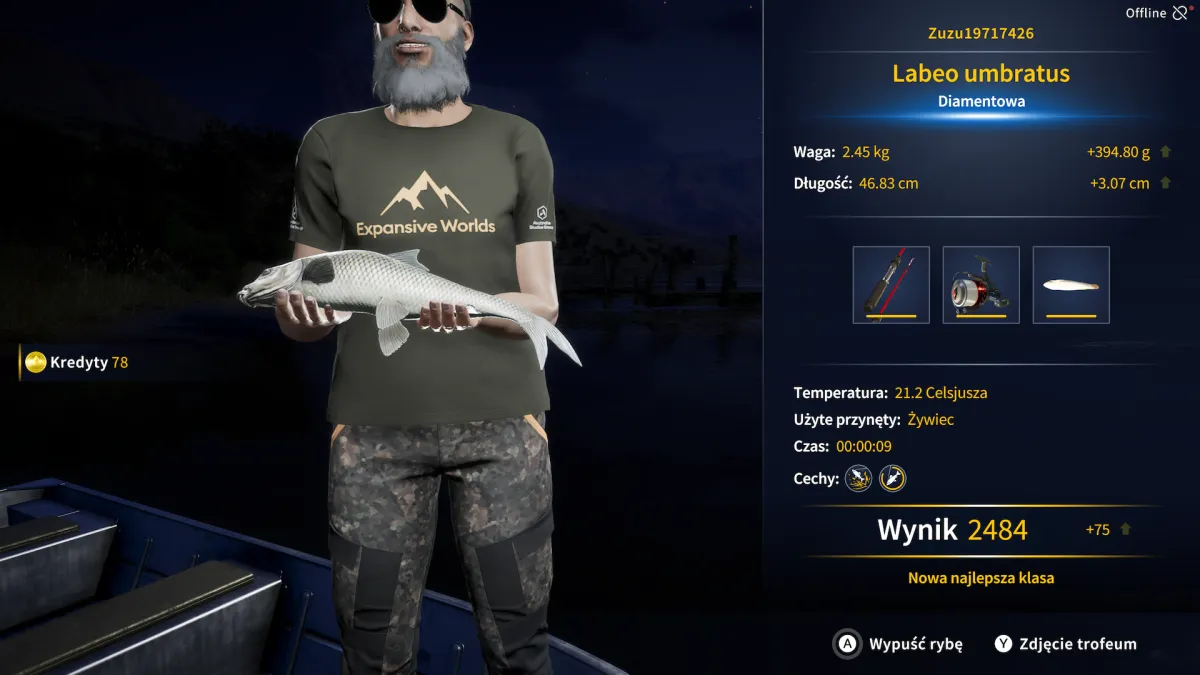This screenshot has width=1200, height=675.
Task: Click the splashing fish trait icon
Action: click(x=858, y=478)
